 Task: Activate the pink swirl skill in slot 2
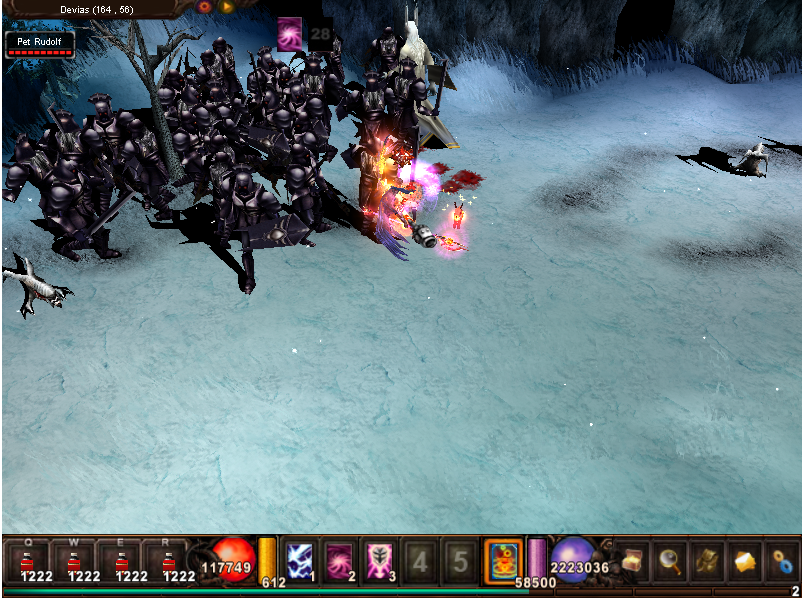click(341, 561)
